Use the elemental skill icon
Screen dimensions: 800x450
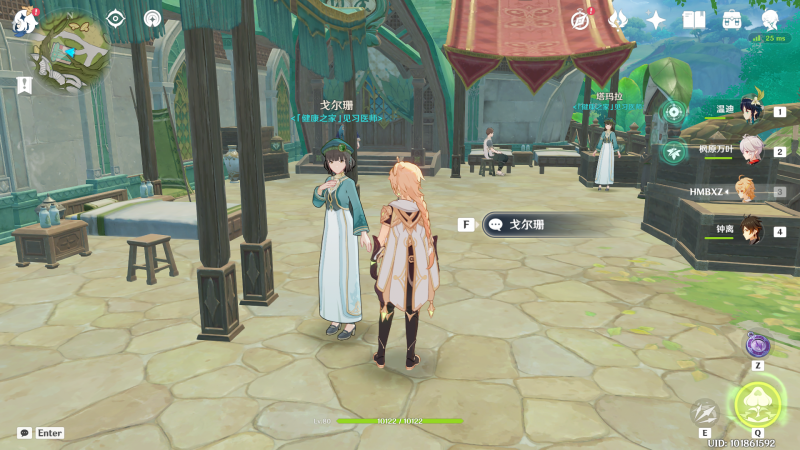[706, 411]
